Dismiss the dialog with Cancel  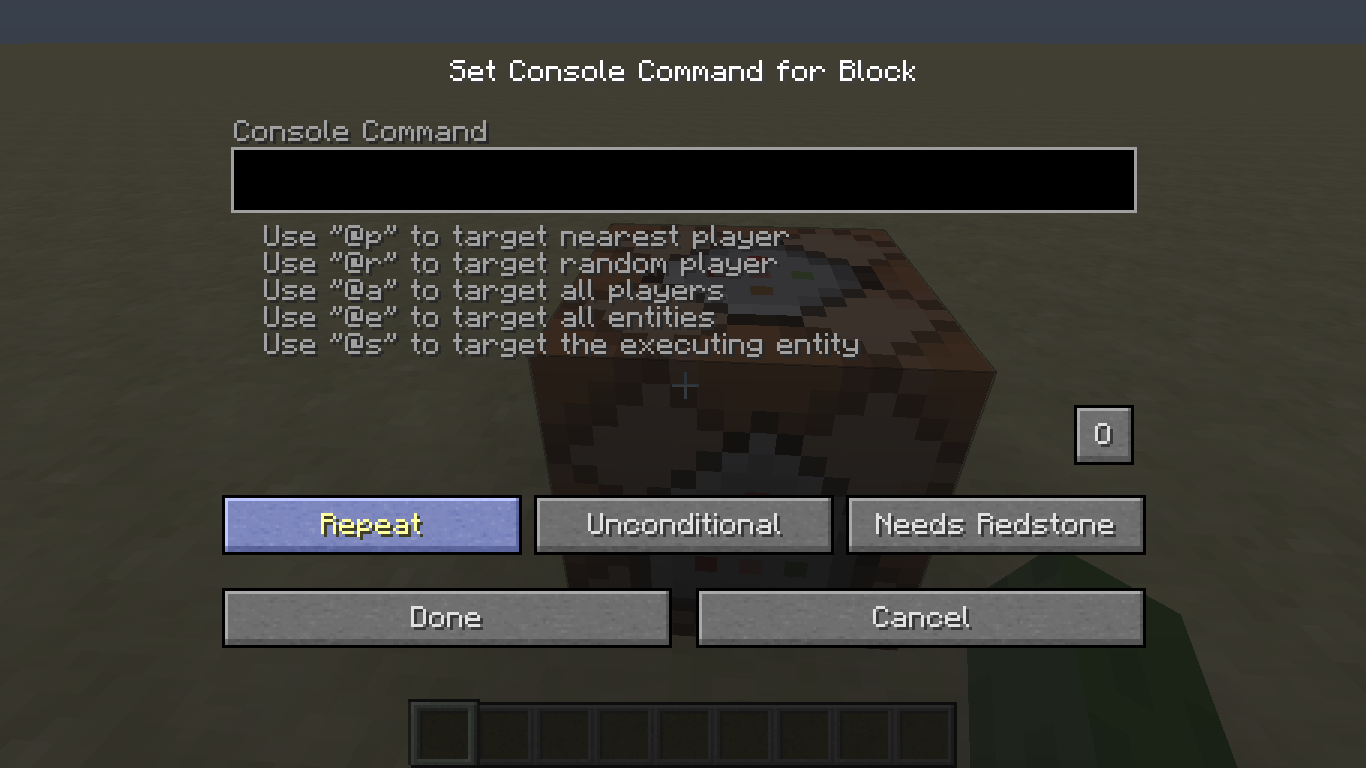(x=920, y=617)
